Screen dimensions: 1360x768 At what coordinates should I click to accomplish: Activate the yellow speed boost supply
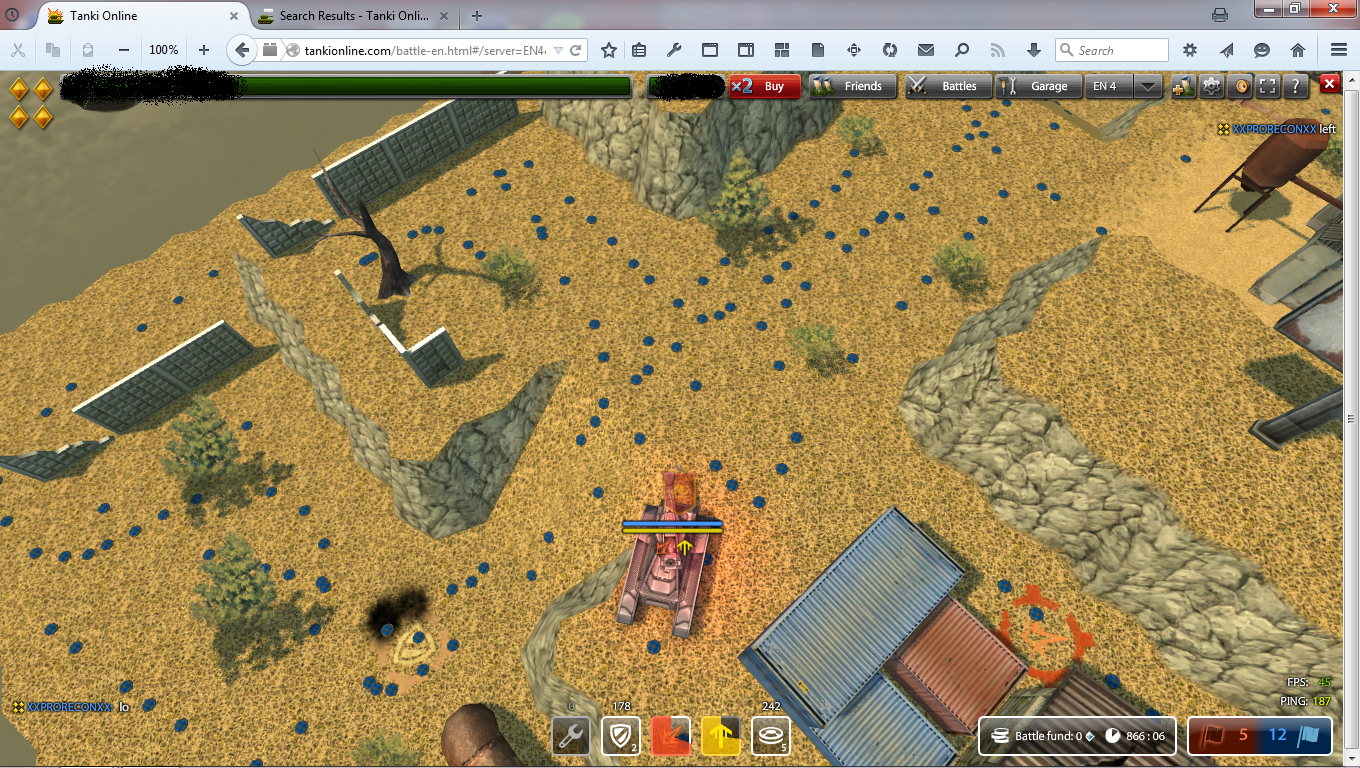pyautogui.click(x=720, y=736)
